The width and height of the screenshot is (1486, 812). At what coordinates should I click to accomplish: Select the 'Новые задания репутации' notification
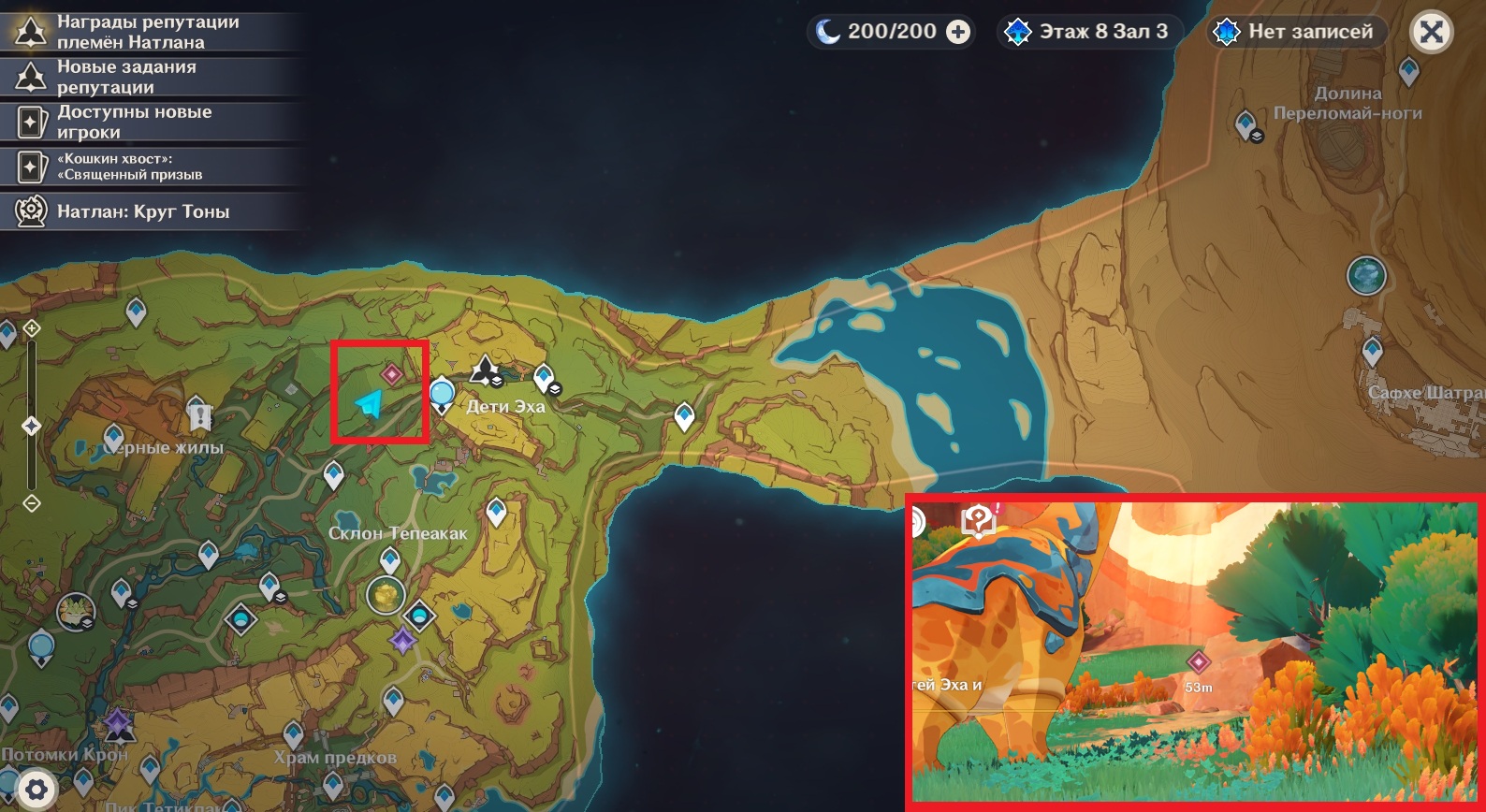[150, 77]
